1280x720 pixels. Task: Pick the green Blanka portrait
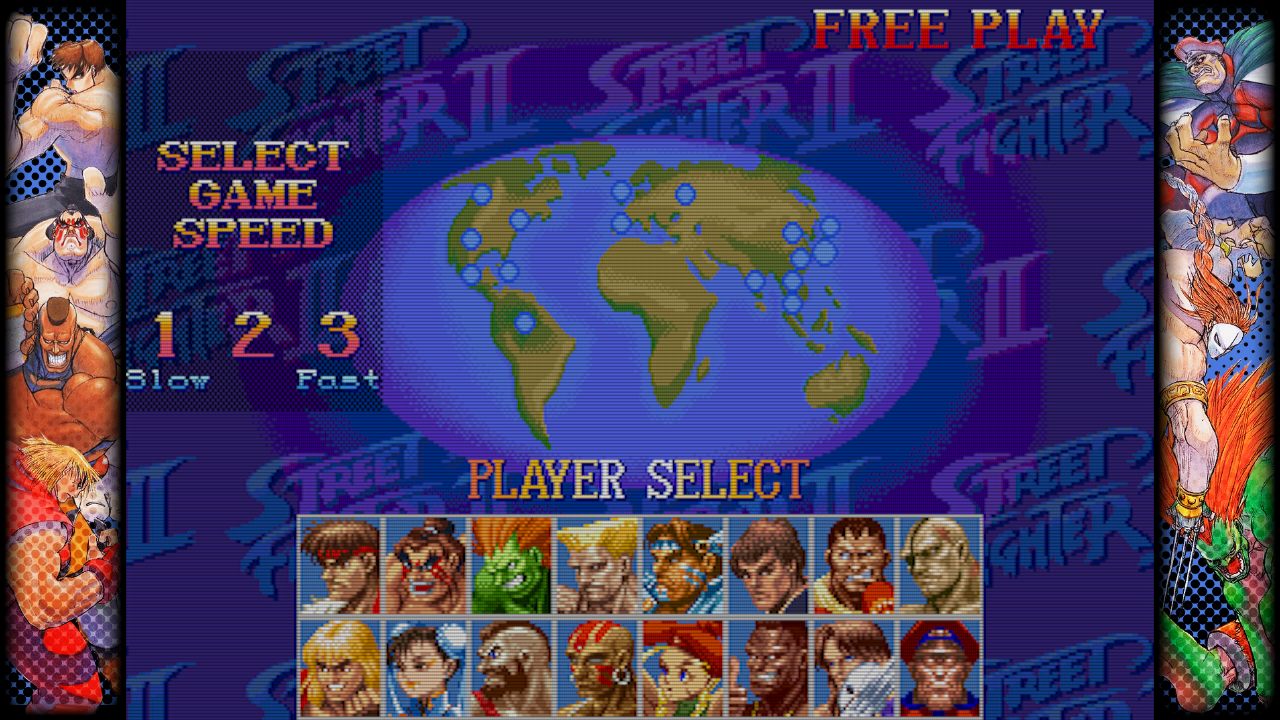tap(511, 566)
